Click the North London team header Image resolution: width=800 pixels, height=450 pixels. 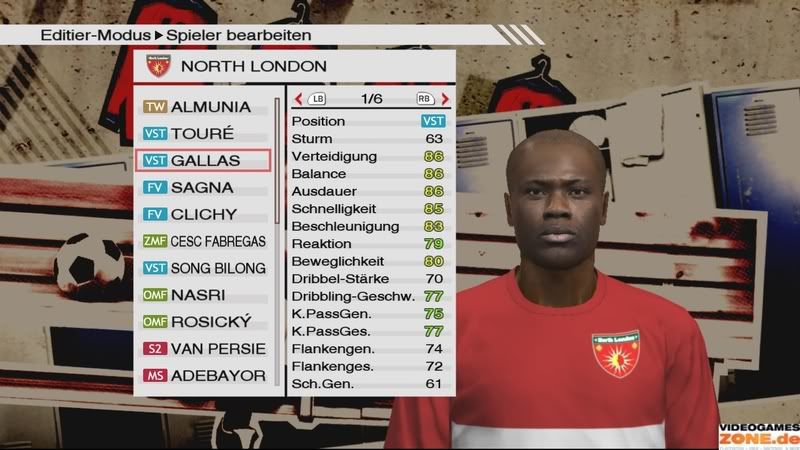tap(295, 67)
